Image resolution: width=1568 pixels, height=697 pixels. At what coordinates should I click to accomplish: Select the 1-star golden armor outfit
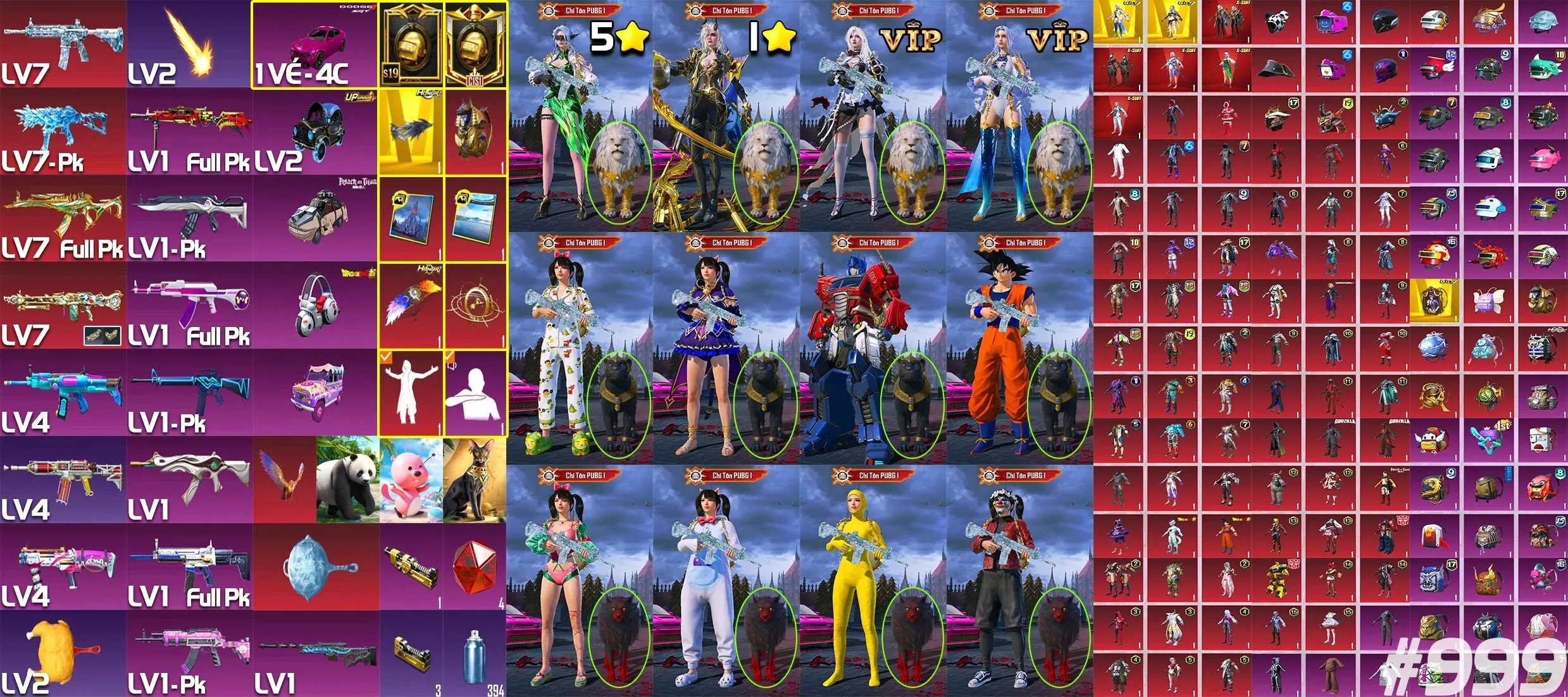coord(726,116)
